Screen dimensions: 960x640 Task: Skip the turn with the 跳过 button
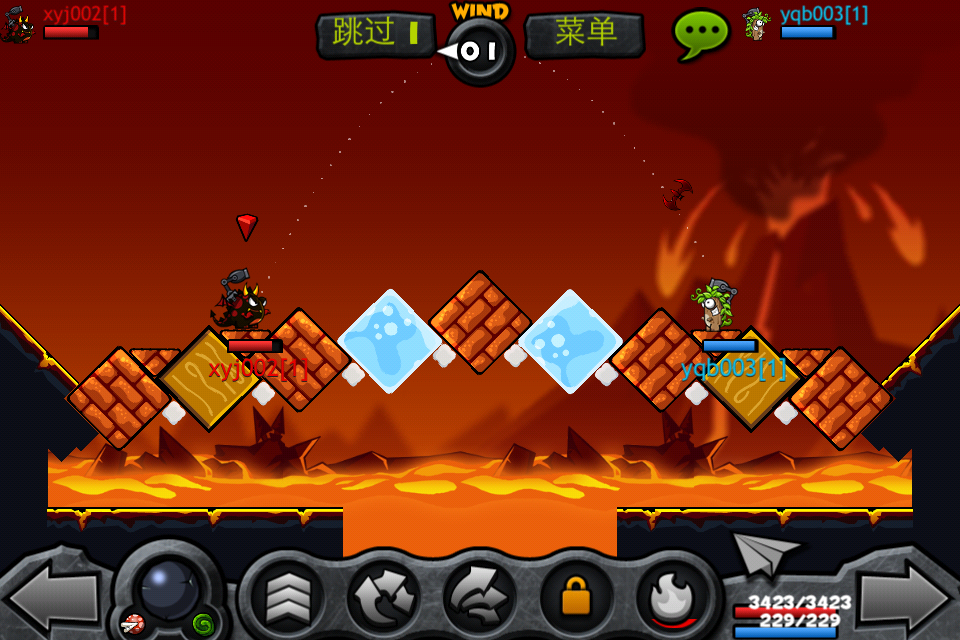376,34
